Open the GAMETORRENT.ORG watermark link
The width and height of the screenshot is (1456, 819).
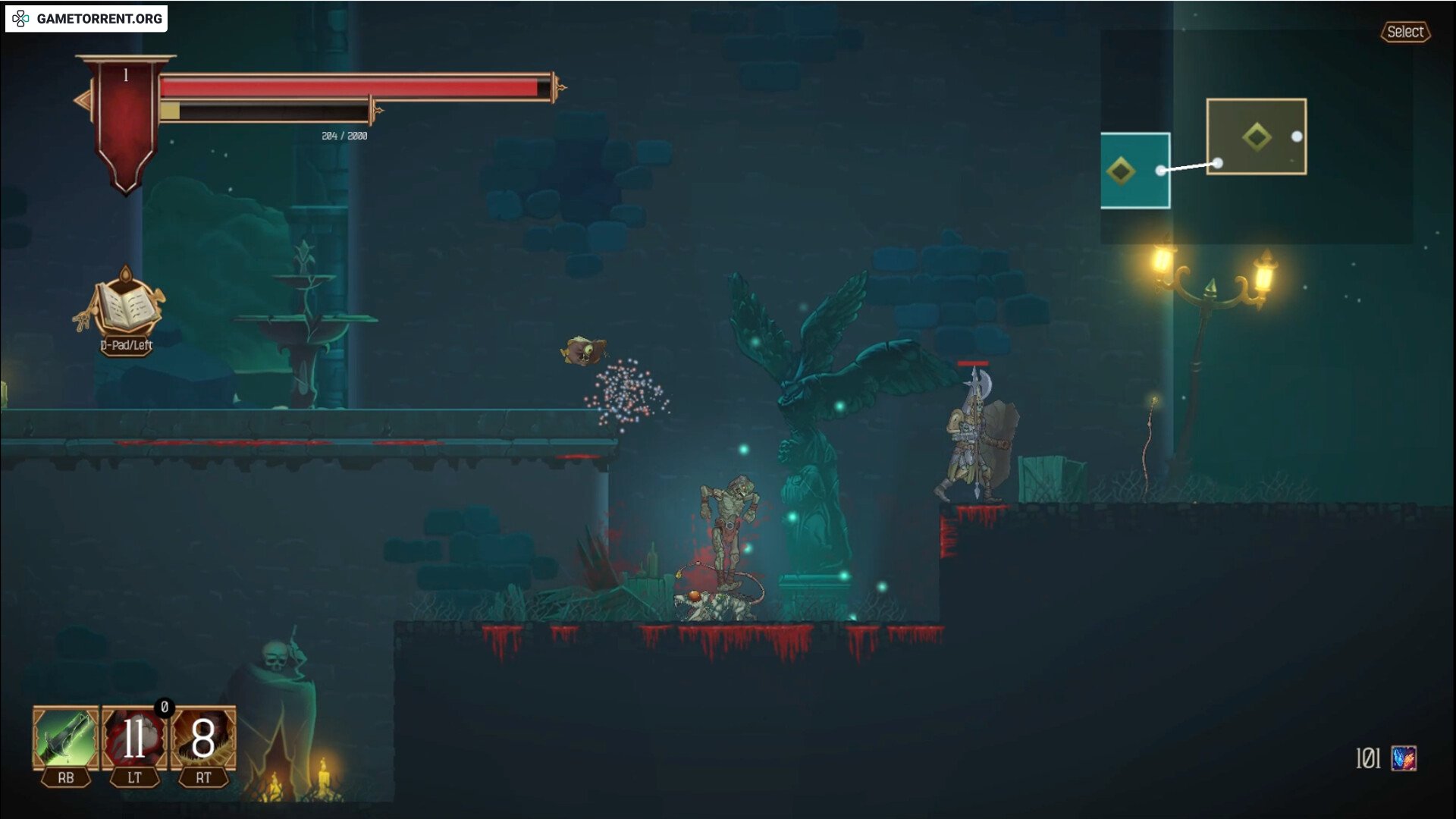pos(86,18)
